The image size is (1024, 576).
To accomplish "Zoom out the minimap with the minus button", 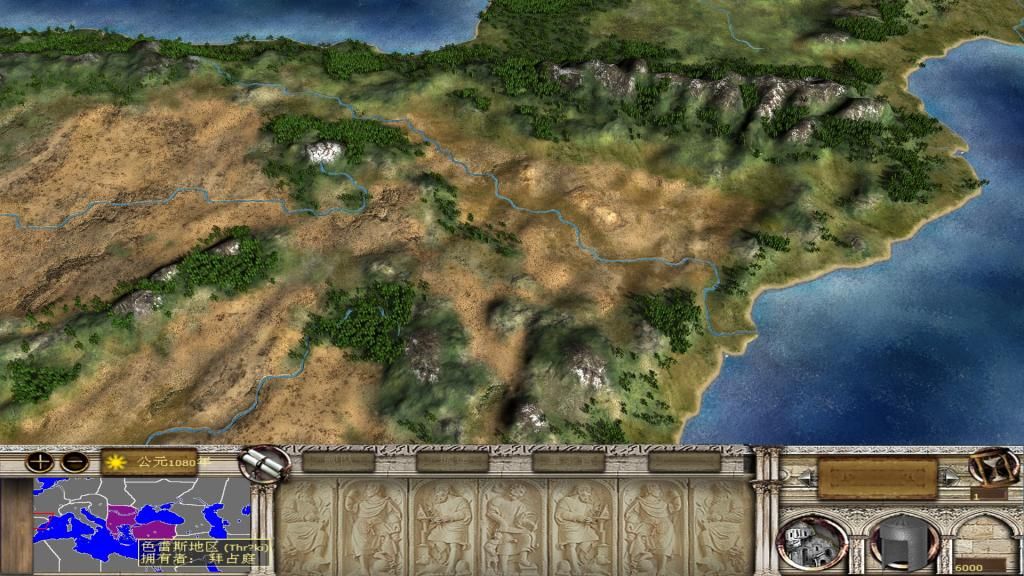I will coord(73,462).
